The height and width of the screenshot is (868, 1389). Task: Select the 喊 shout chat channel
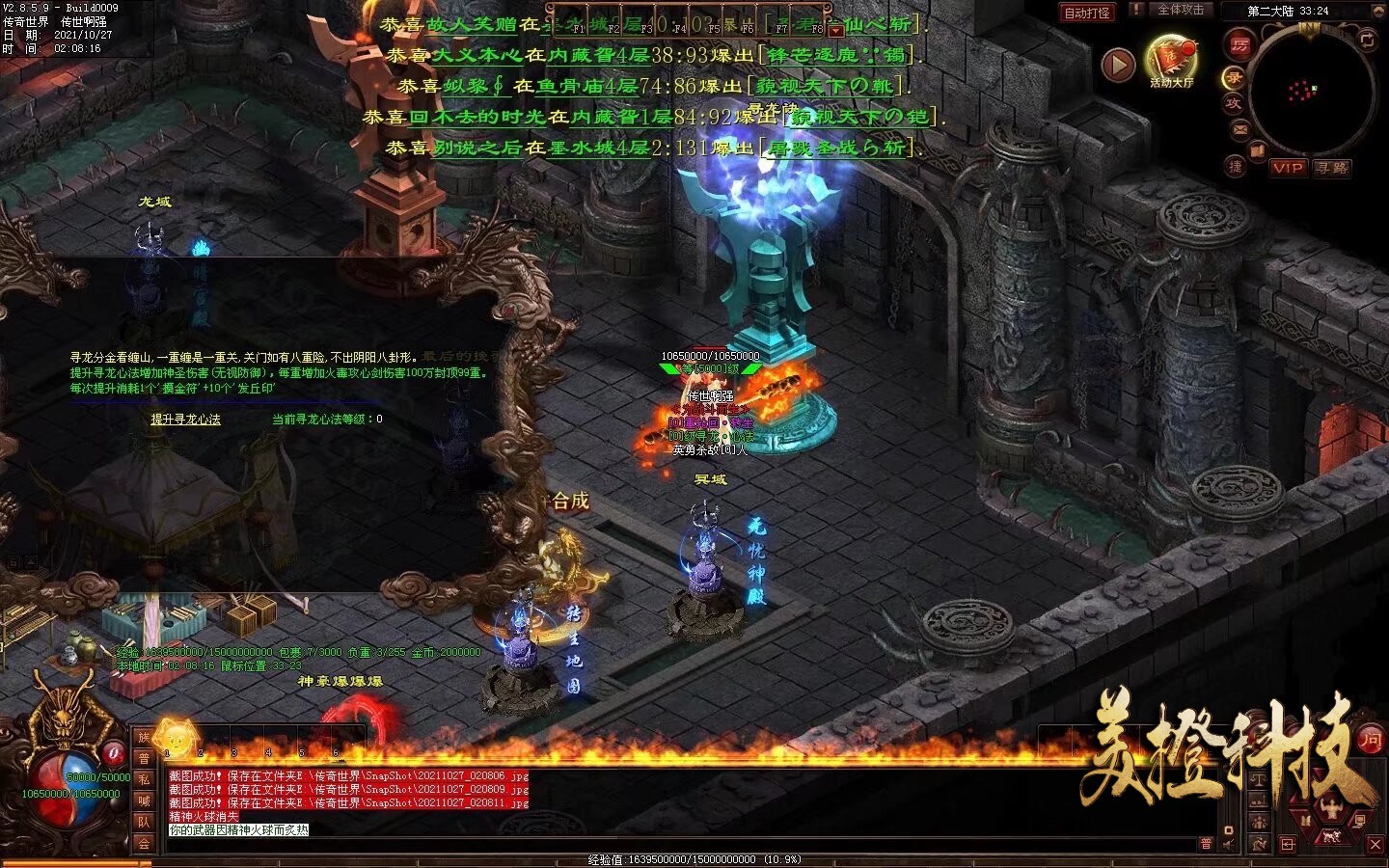click(144, 800)
